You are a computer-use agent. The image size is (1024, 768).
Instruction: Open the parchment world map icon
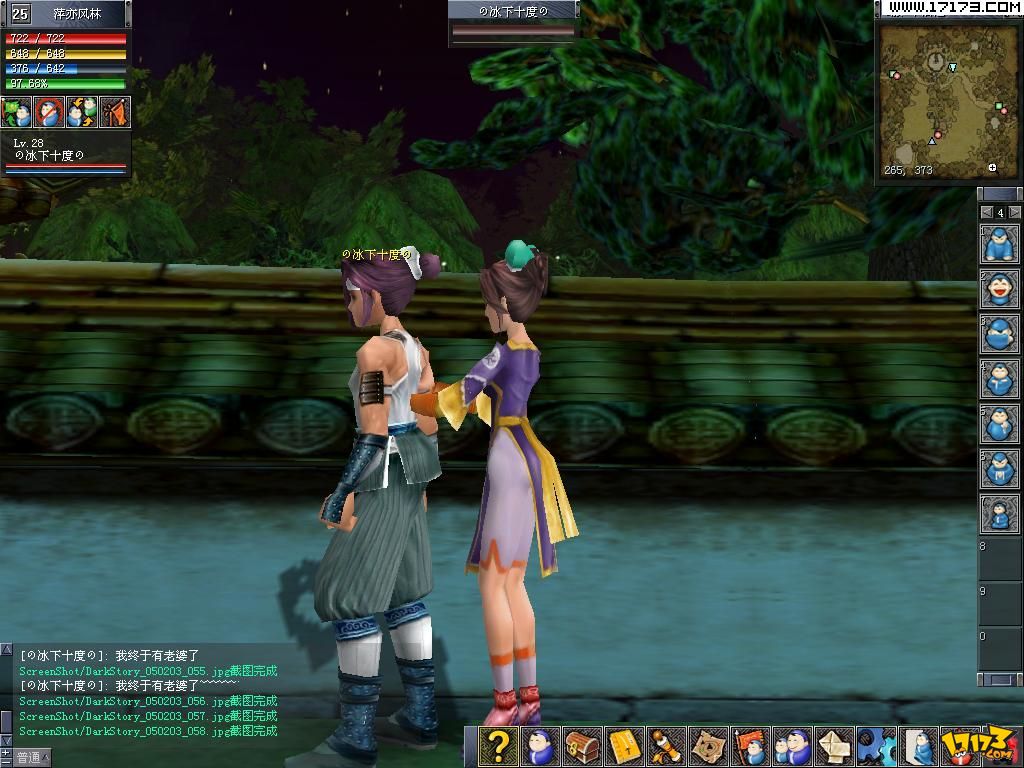pyautogui.click(x=709, y=747)
